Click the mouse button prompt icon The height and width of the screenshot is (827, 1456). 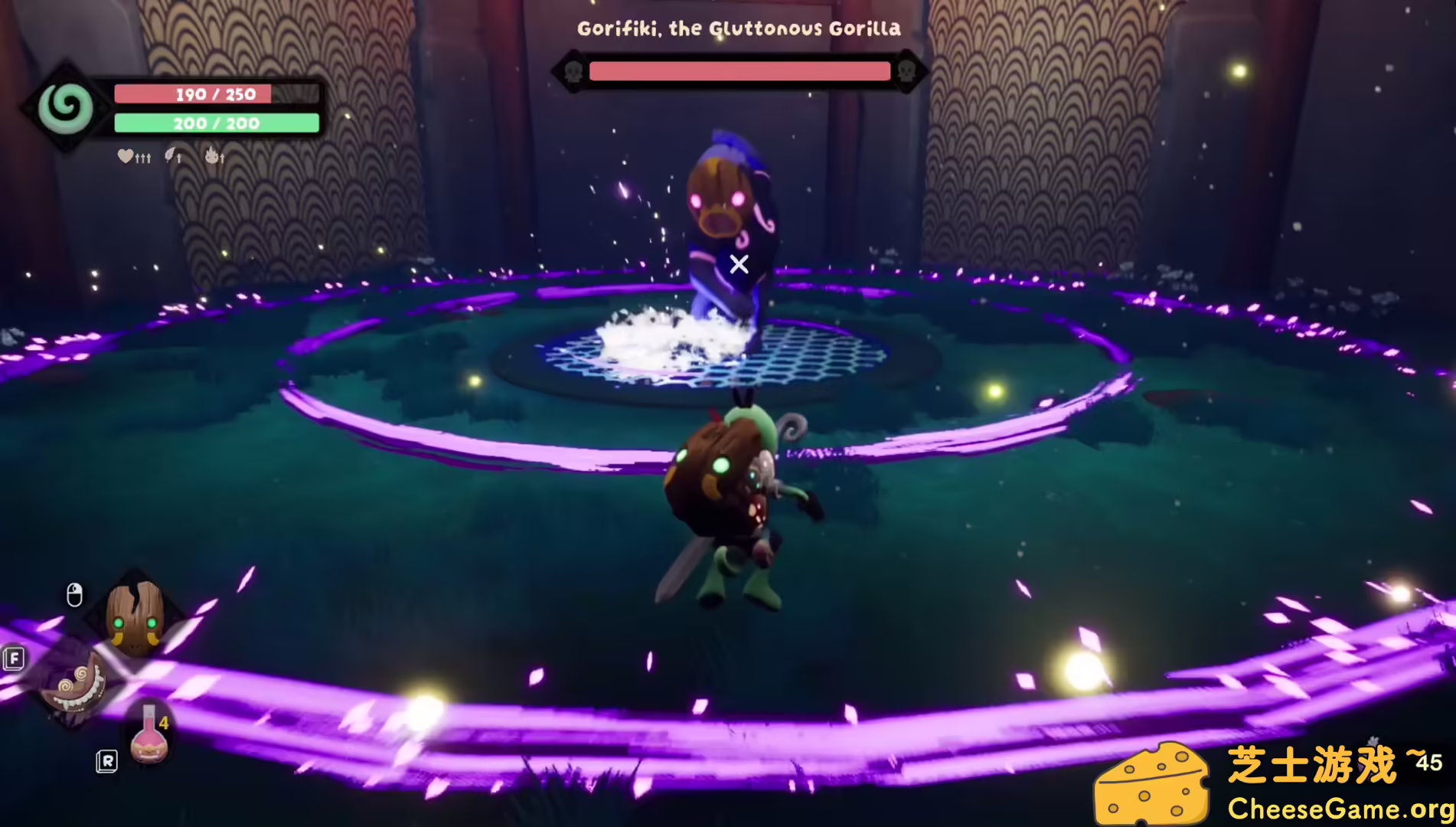(73, 593)
